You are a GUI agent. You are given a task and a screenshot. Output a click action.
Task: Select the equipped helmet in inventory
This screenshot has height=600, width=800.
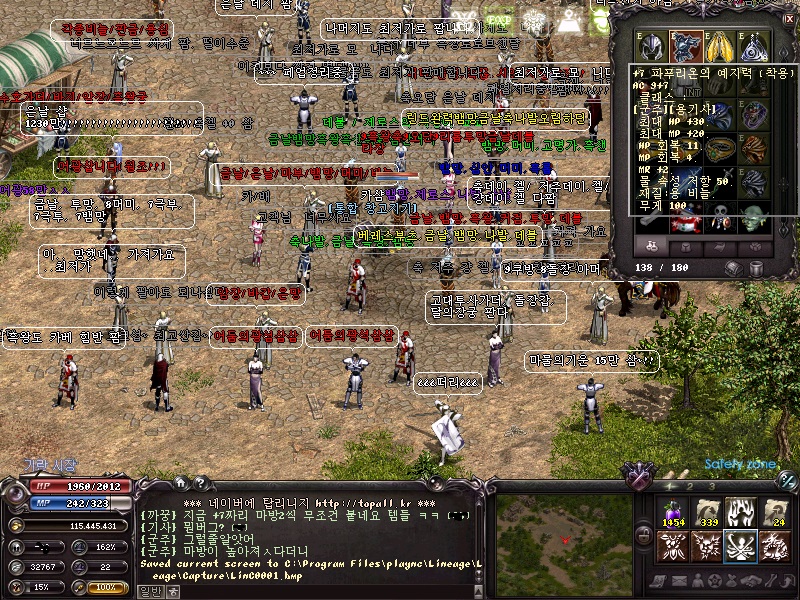(x=651, y=46)
